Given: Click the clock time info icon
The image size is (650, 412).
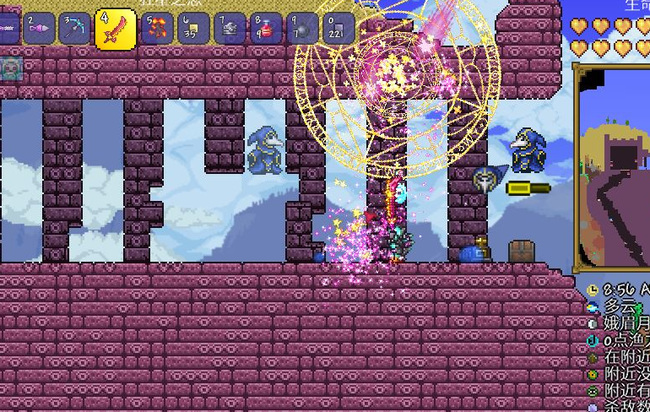Looking at the screenshot, I should [594, 288].
